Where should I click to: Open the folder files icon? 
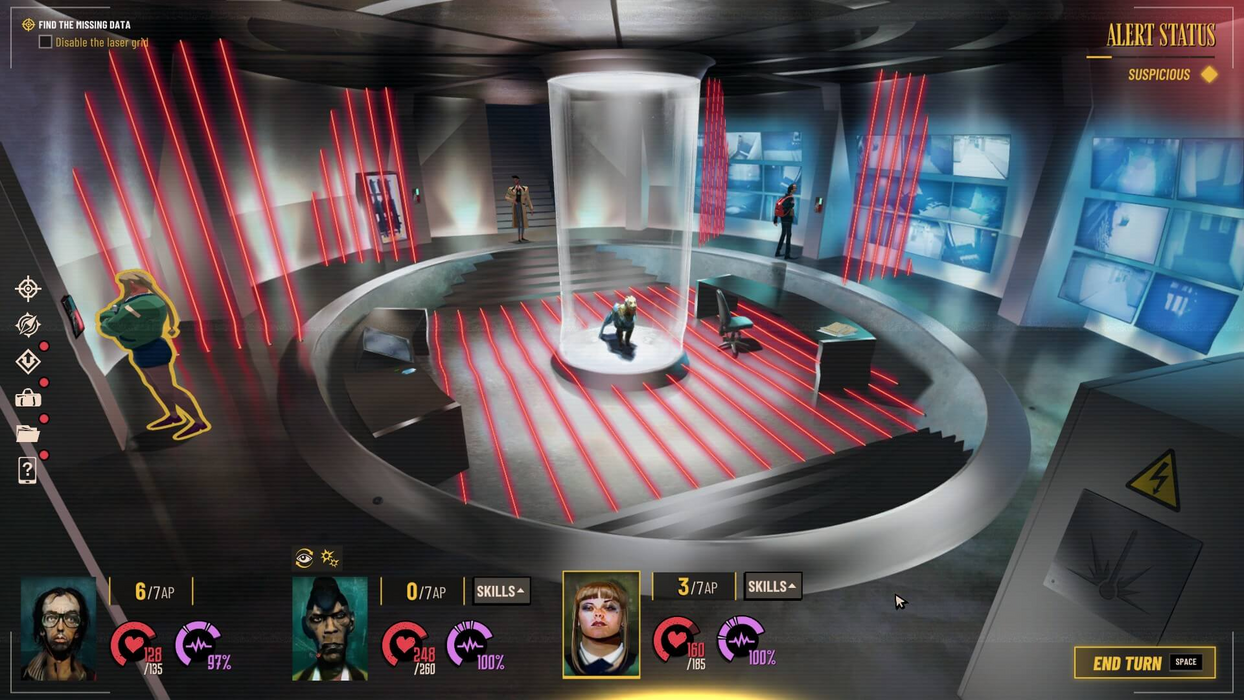[x=28, y=434]
